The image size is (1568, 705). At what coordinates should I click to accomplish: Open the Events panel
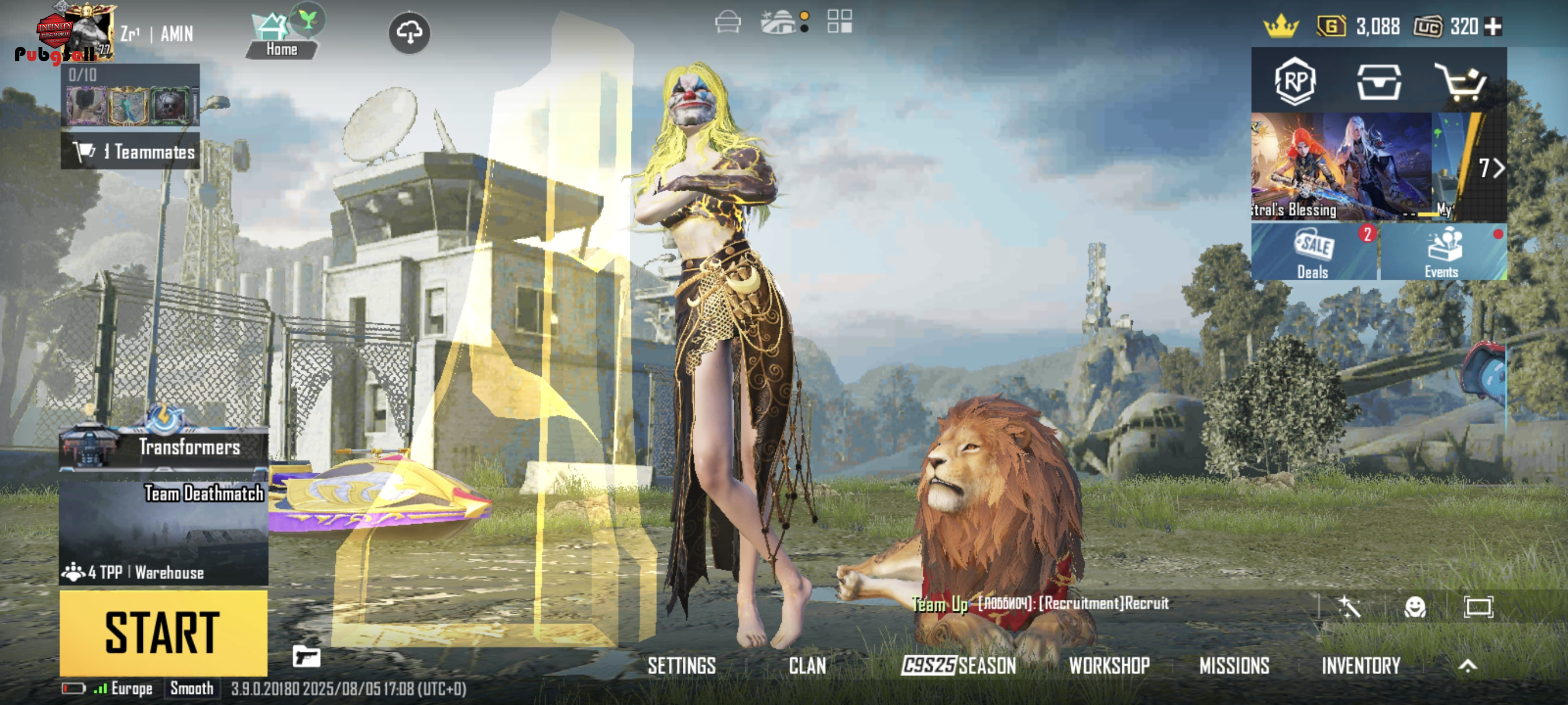click(x=1442, y=253)
